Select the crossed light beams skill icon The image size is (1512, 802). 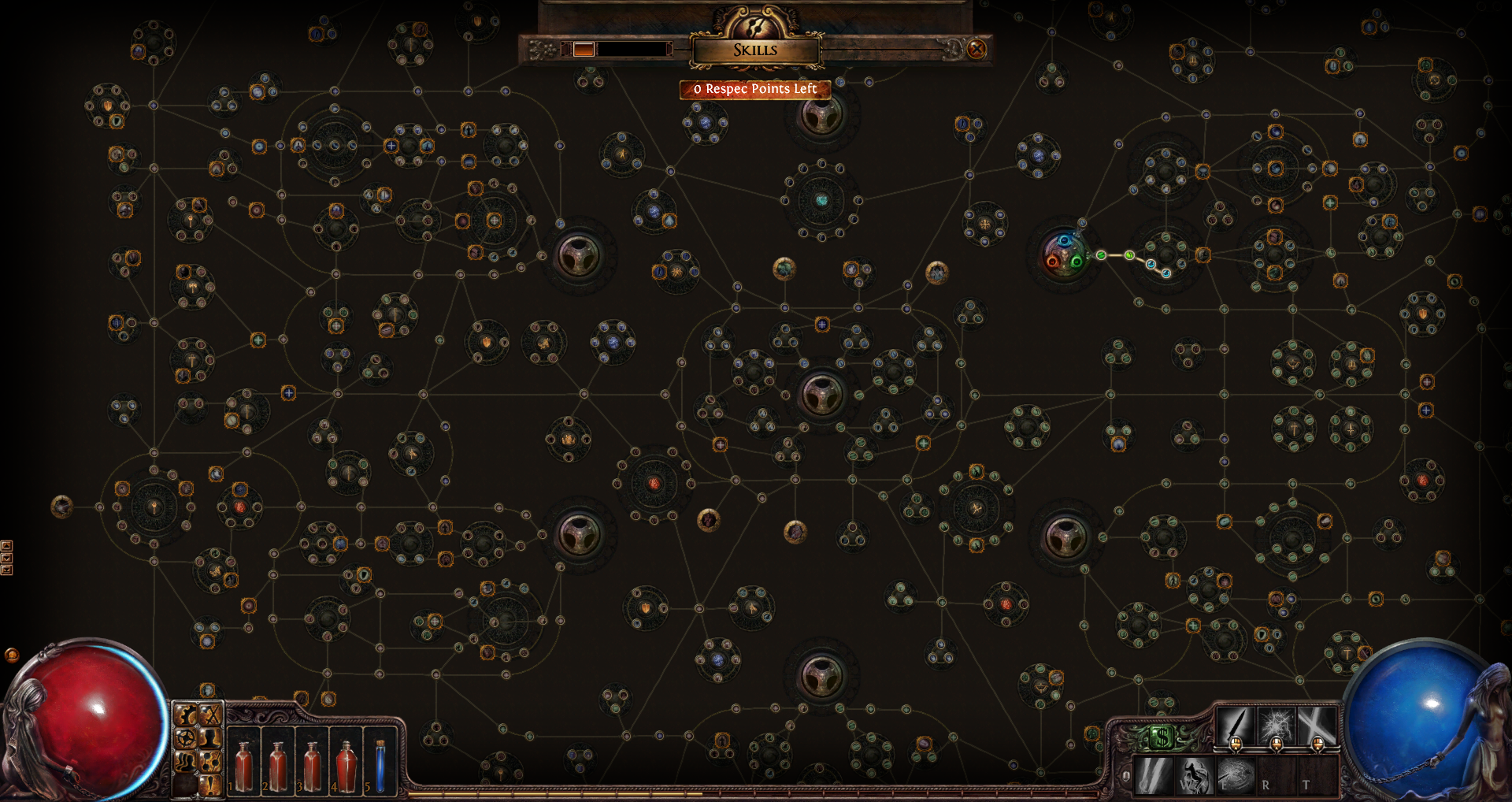tap(1317, 725)
